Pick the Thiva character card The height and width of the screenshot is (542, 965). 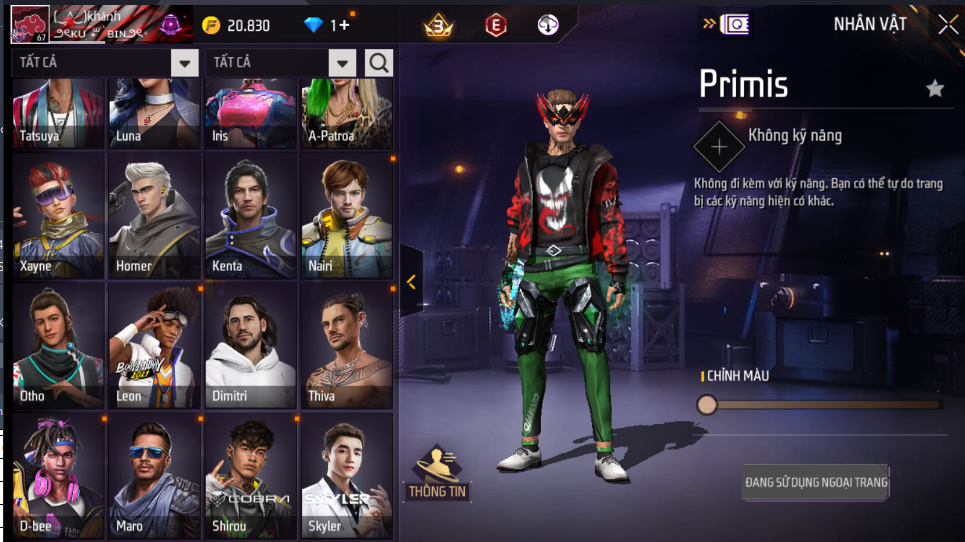tap(346, 345)
